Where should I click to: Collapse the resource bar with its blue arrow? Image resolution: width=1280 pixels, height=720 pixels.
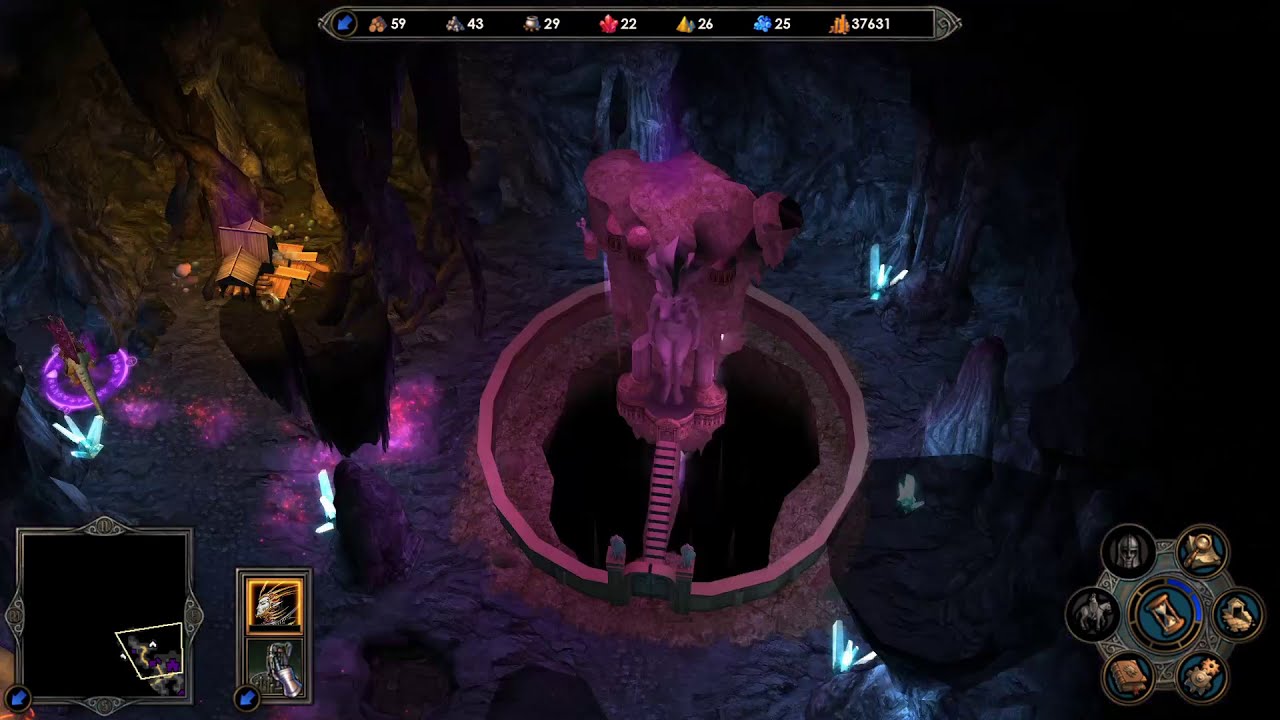coord(344,23)
